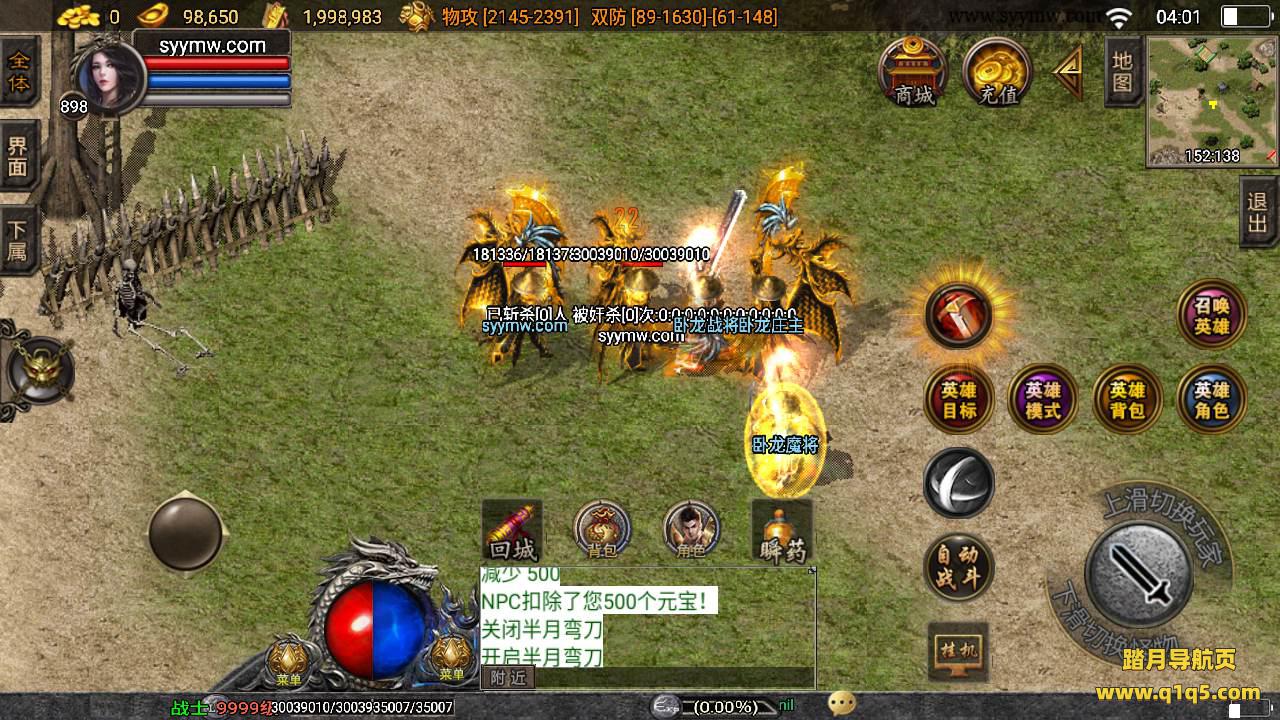Enable 自动战斗 auto battle
This screenshot has width=1280, height=720.
click(958, 567)
